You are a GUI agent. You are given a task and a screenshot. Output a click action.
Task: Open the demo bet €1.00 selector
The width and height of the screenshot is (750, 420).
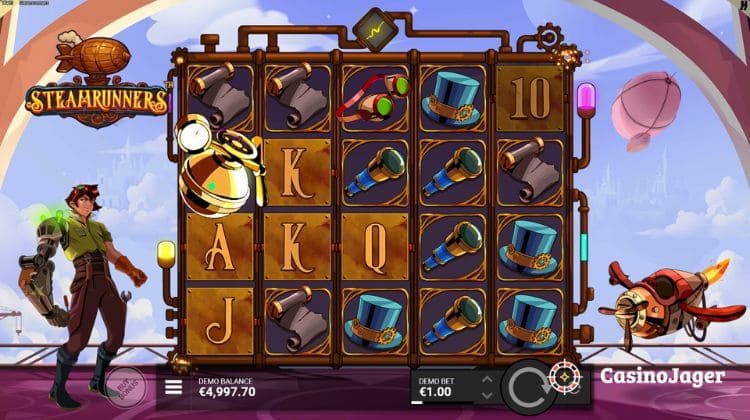click(441, 391)
